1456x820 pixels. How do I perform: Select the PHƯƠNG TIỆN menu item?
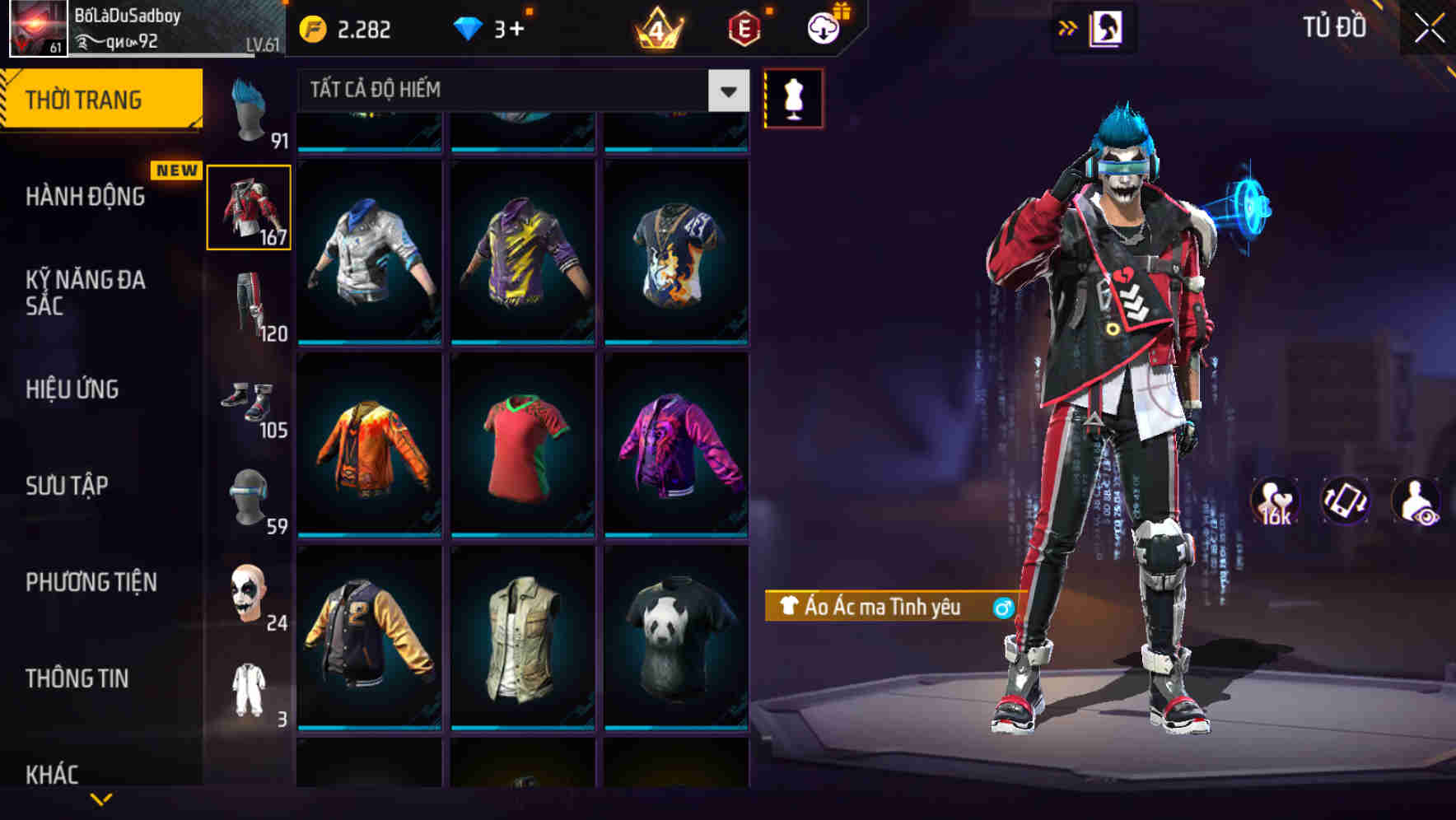coord(91,582)
